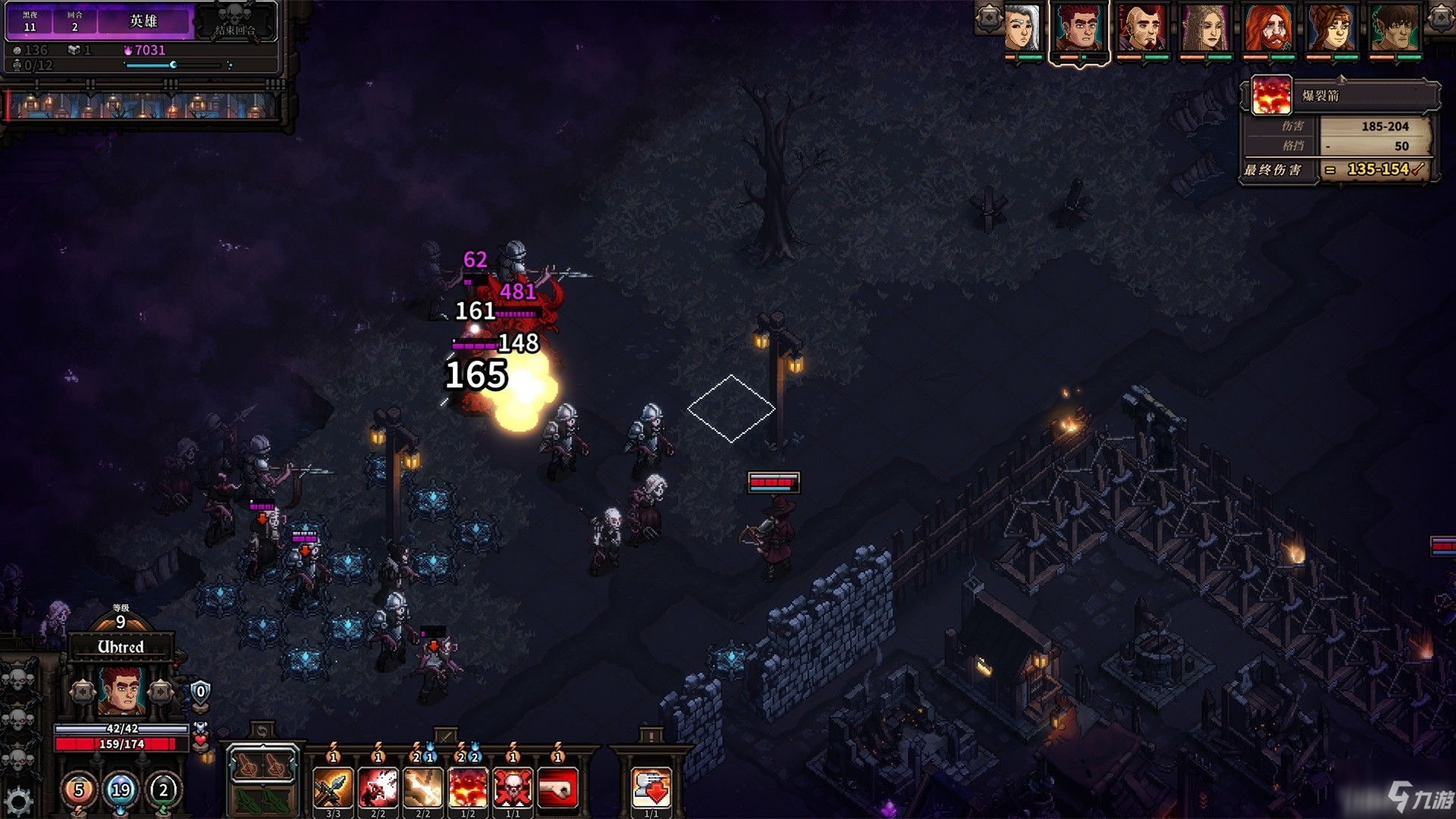Activate the golden light streak skill
The height and width of the screenshot is (819, 1456).
coord(422,787)
